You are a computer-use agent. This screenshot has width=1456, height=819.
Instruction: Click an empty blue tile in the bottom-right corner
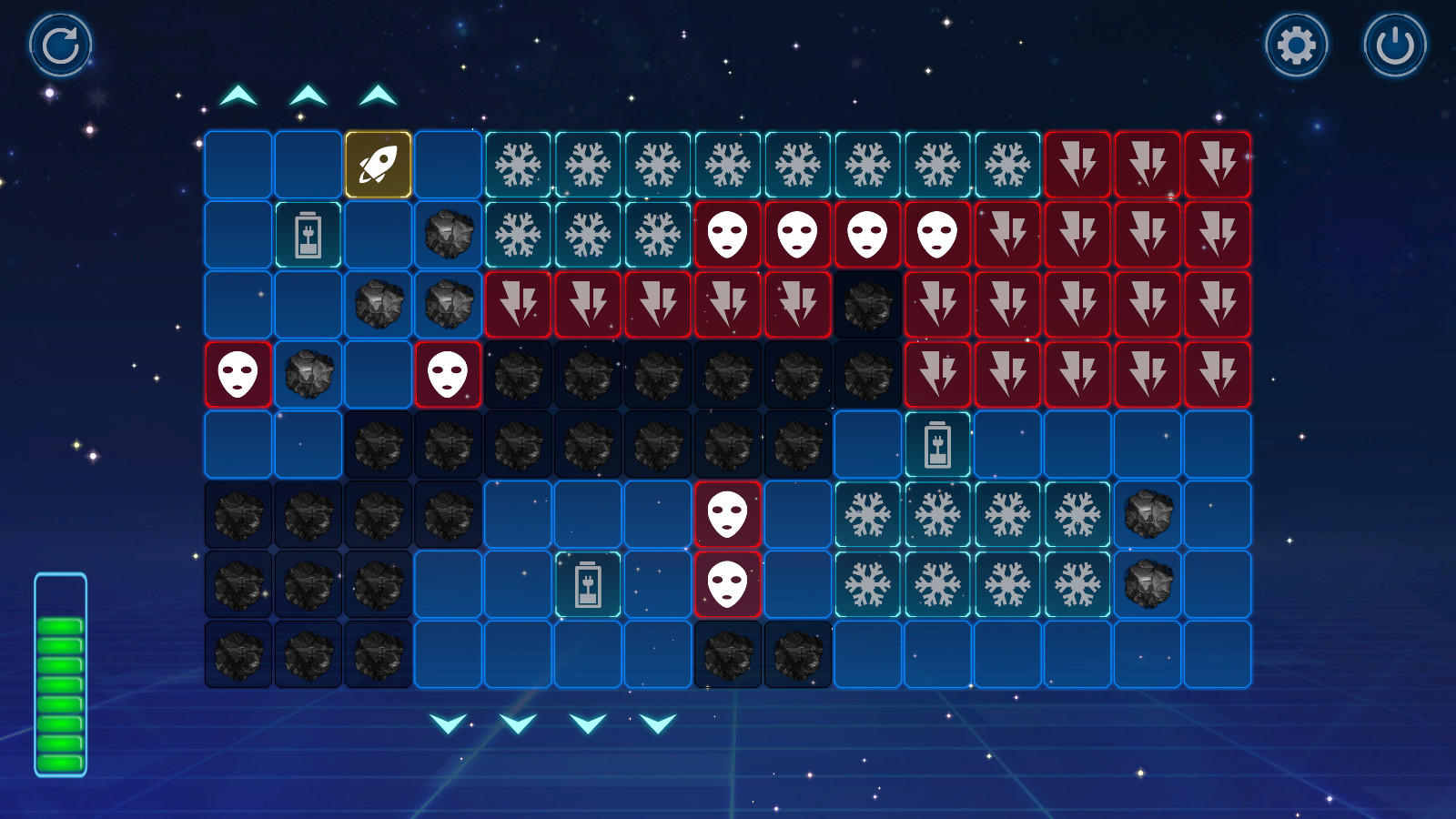point(1218,653)
